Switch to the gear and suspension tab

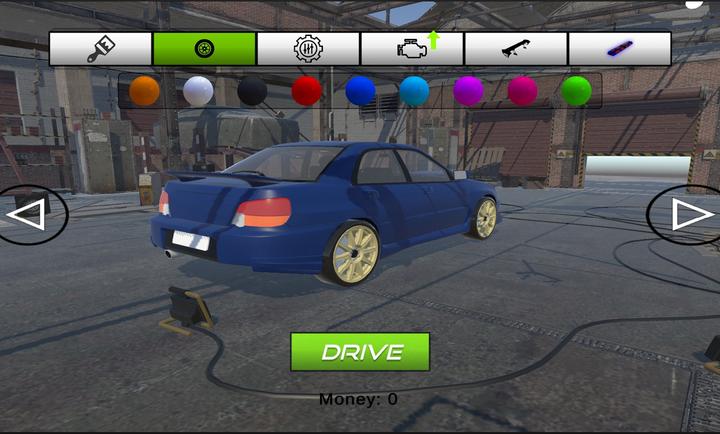pyautogui.click(x=308, y=48)
